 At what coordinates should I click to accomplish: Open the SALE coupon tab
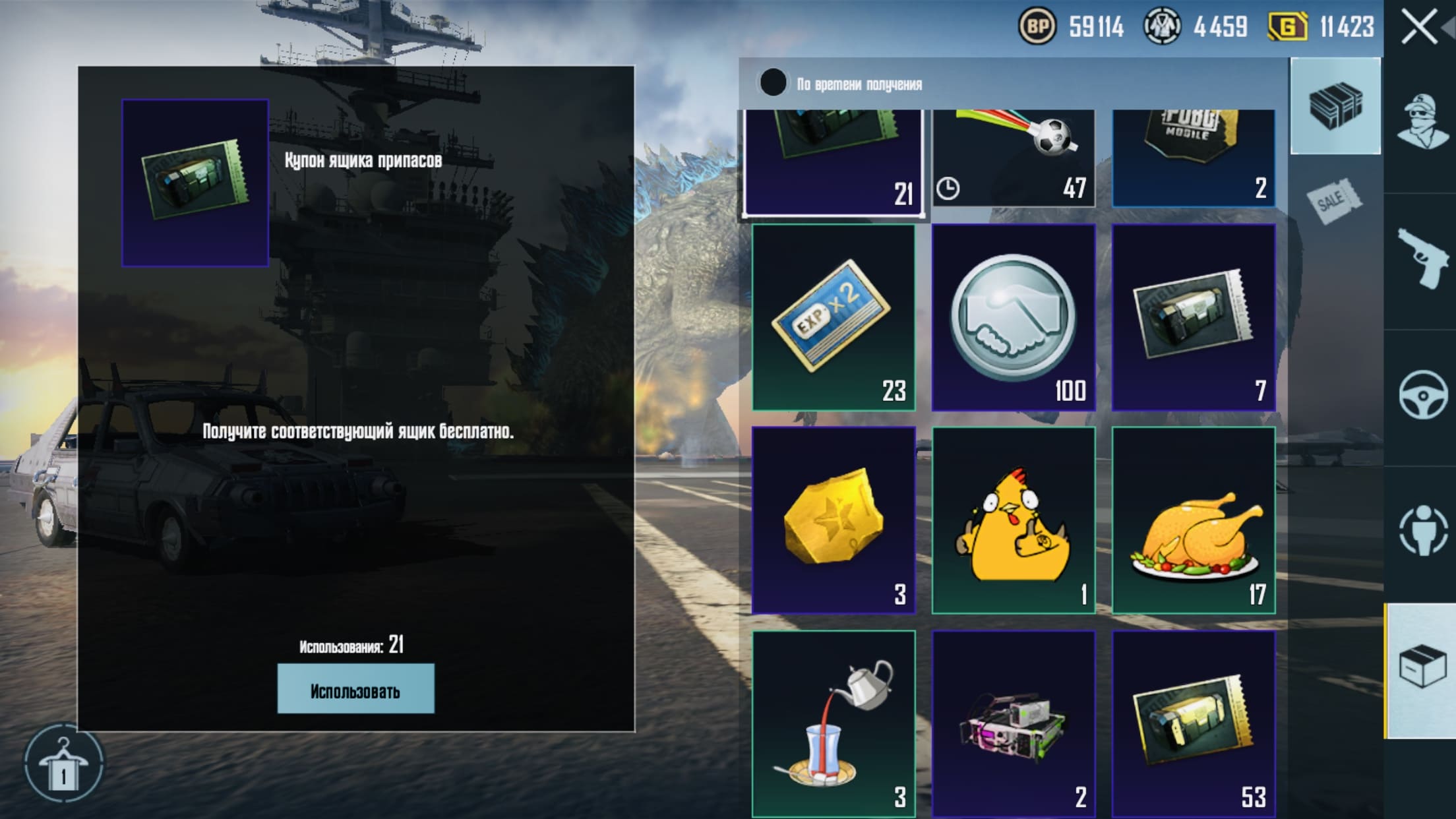[x=1335, y=200]
